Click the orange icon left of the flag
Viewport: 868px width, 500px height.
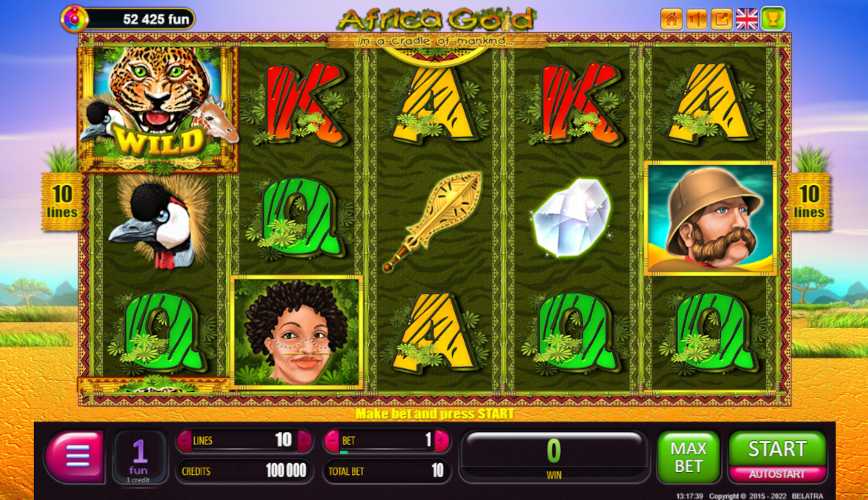(722, 18)
